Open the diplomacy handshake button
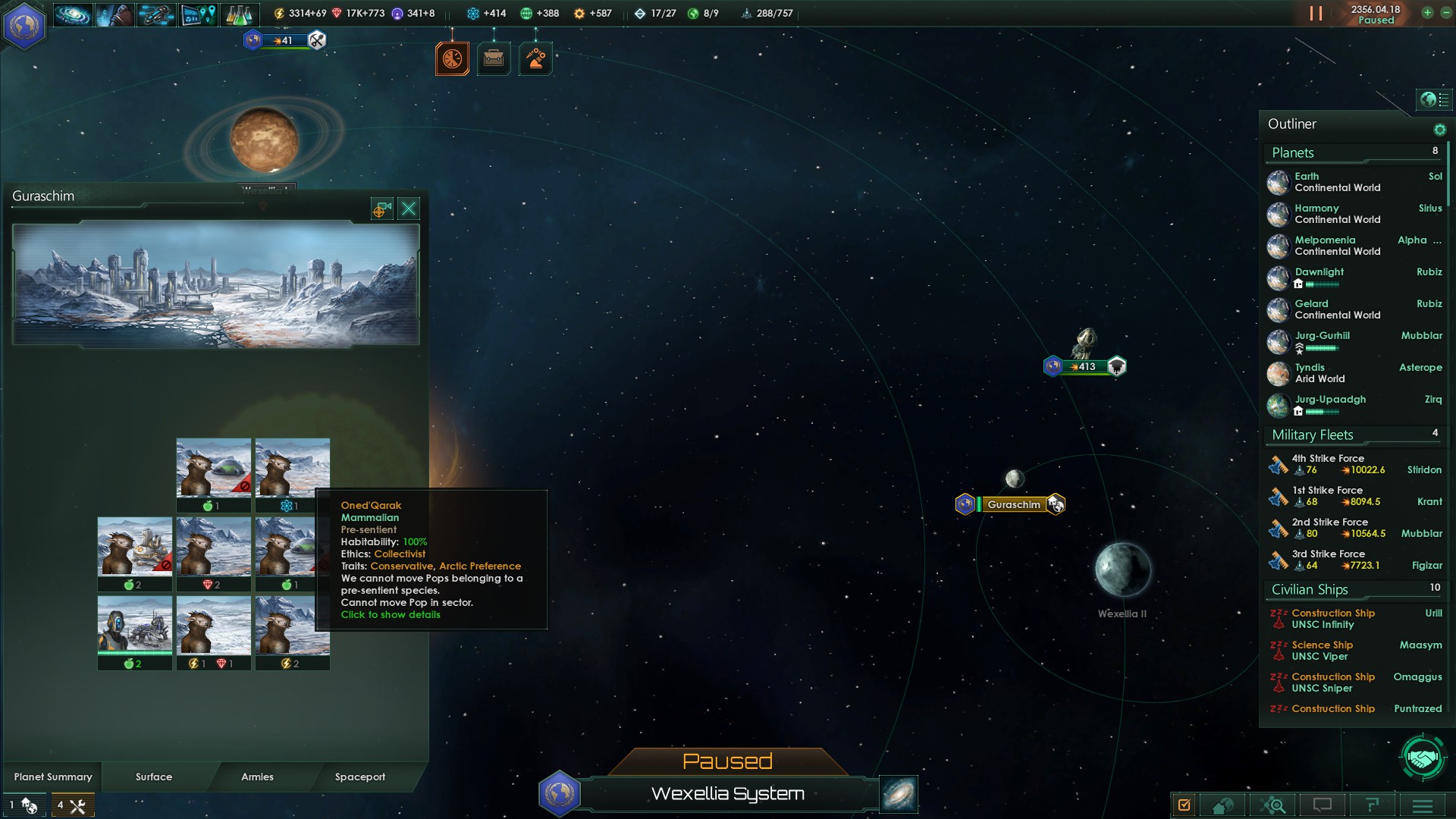This screenshot has width=1456, height=819. click(x=1423, y=756)
